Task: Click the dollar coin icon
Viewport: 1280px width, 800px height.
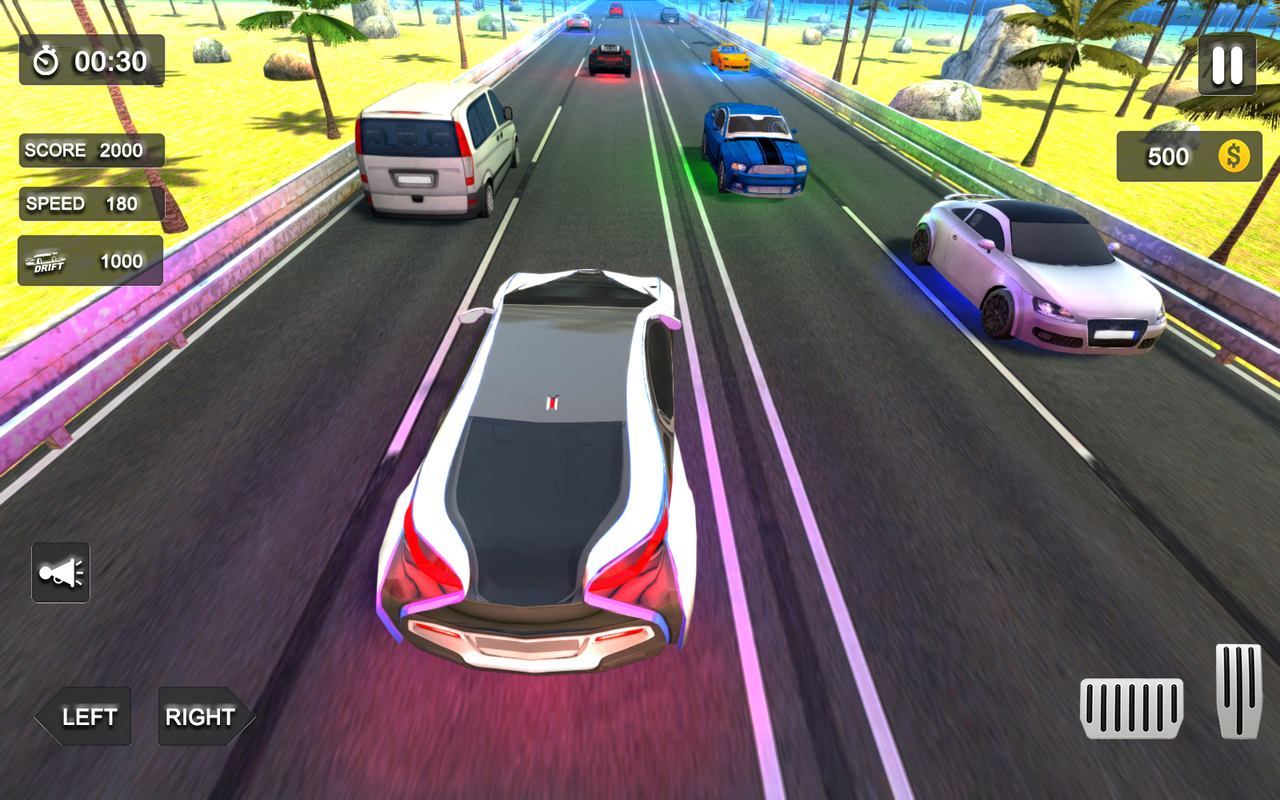Action: [1233, 157]
